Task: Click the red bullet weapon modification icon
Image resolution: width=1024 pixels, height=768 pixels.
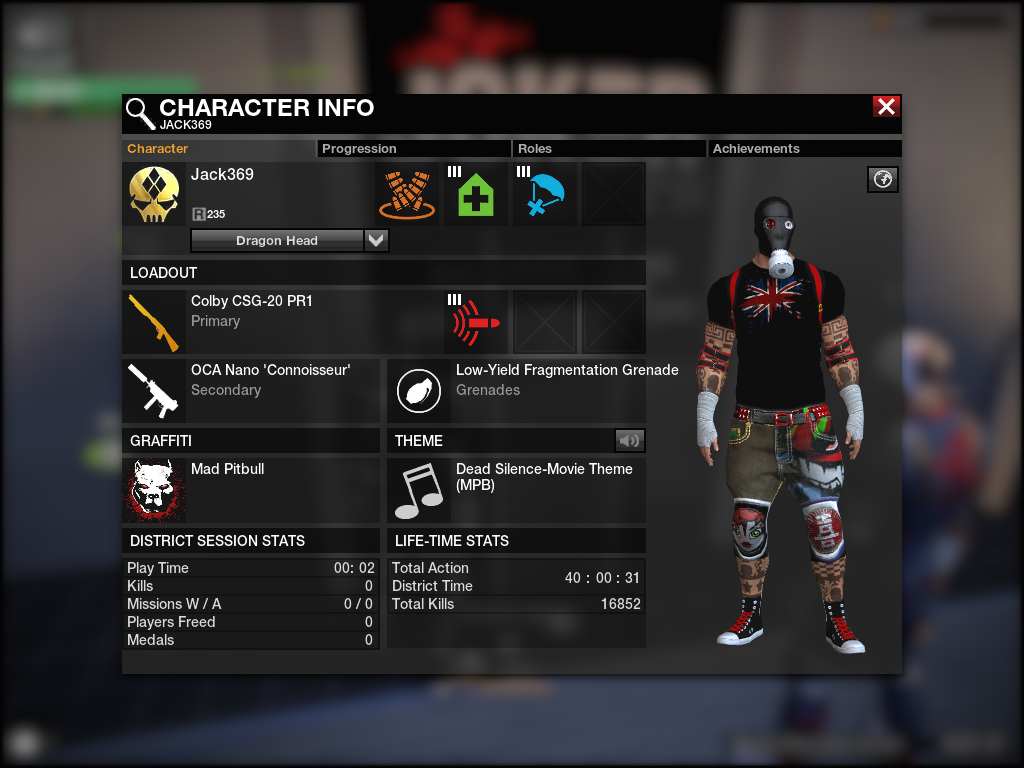Action: 476,322
